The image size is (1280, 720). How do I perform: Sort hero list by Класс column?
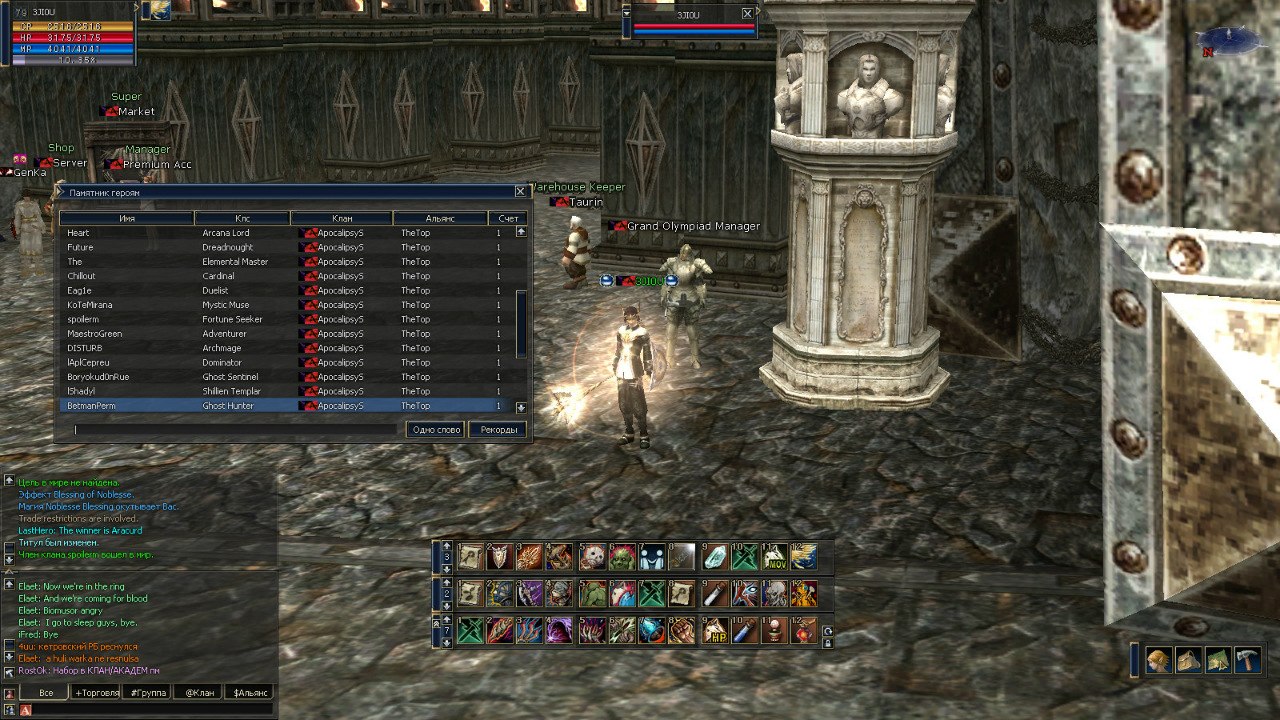coord(242,218)
